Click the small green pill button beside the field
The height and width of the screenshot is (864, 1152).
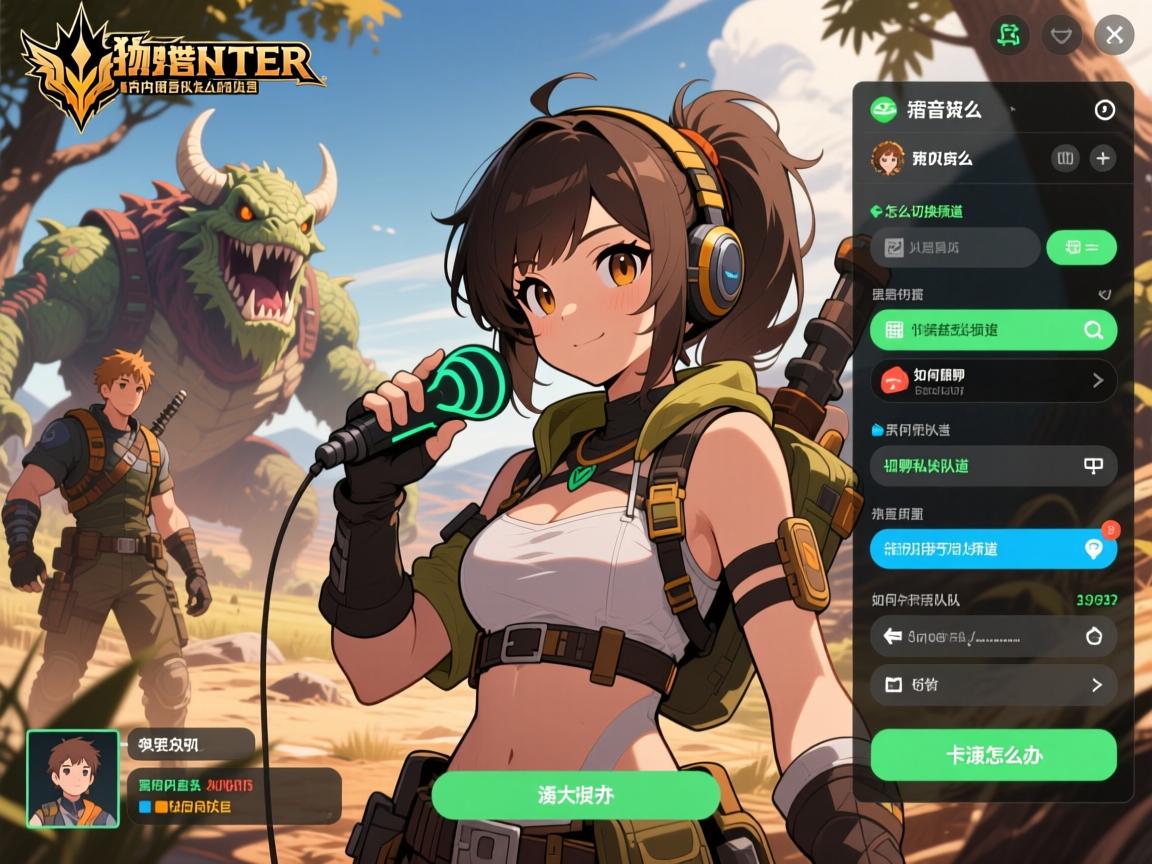pos(1081,247)
